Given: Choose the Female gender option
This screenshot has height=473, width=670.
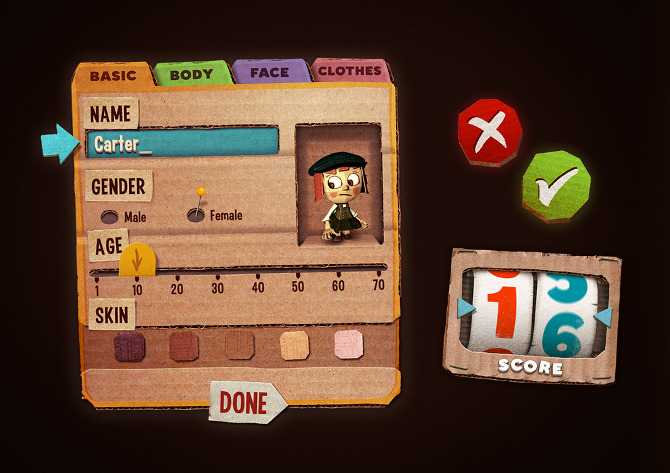Looking at the screenshot, I should pyautogui.click(x=197, y=214).
